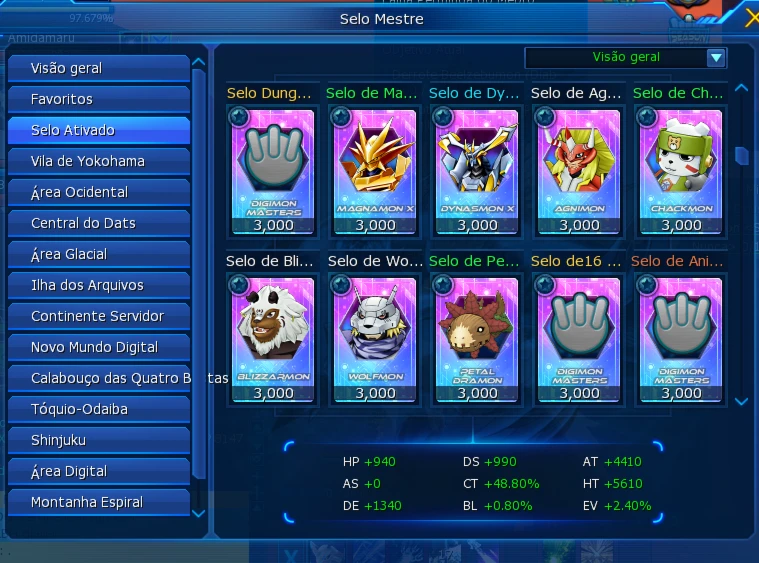This screenshot has width=759, height=563.
Task: Open the Área Ocidental category
Action: [98, 192]
